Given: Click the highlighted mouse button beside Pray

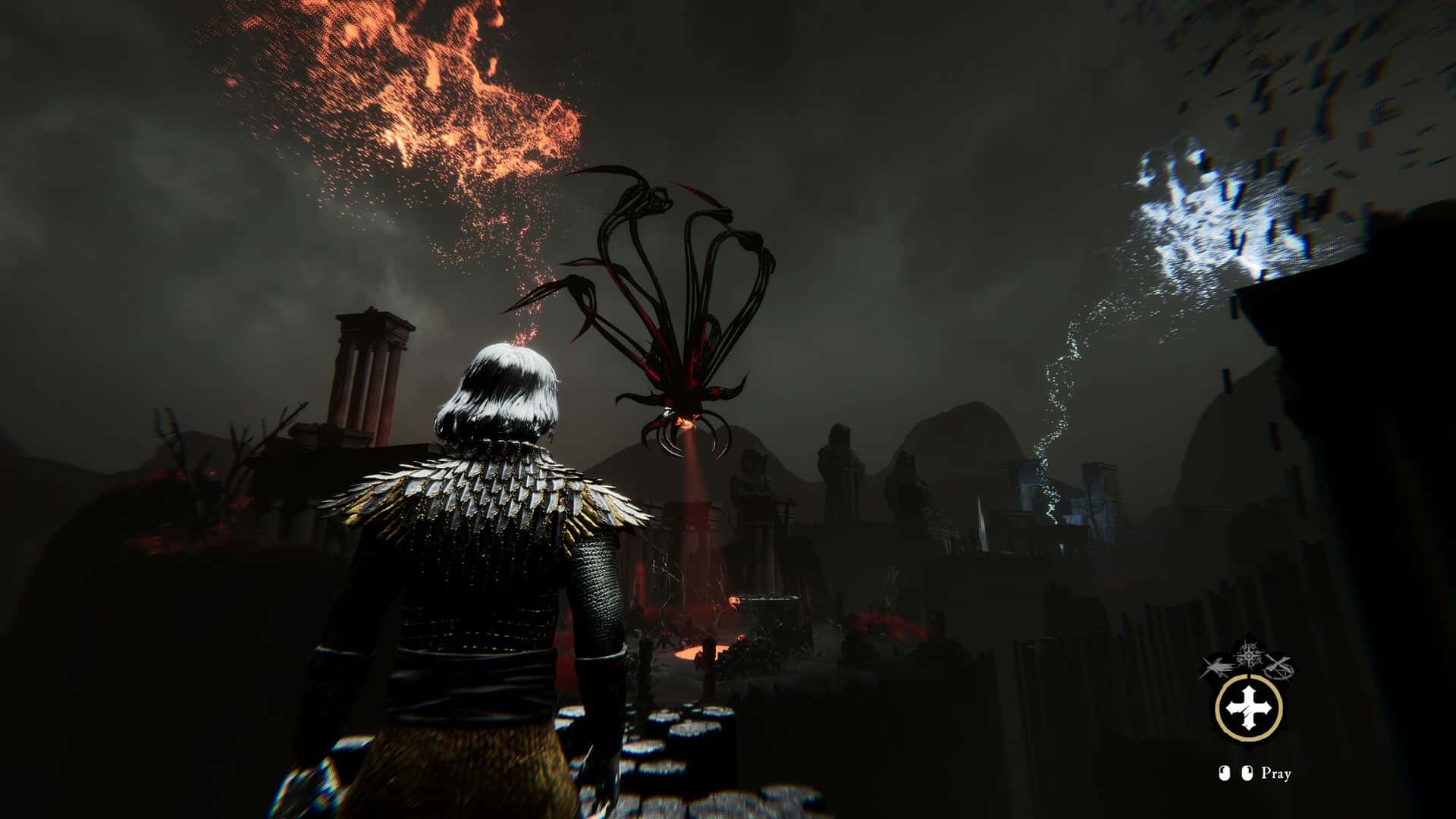Looking at the screenshot, I should click(x=1247, y=773).
